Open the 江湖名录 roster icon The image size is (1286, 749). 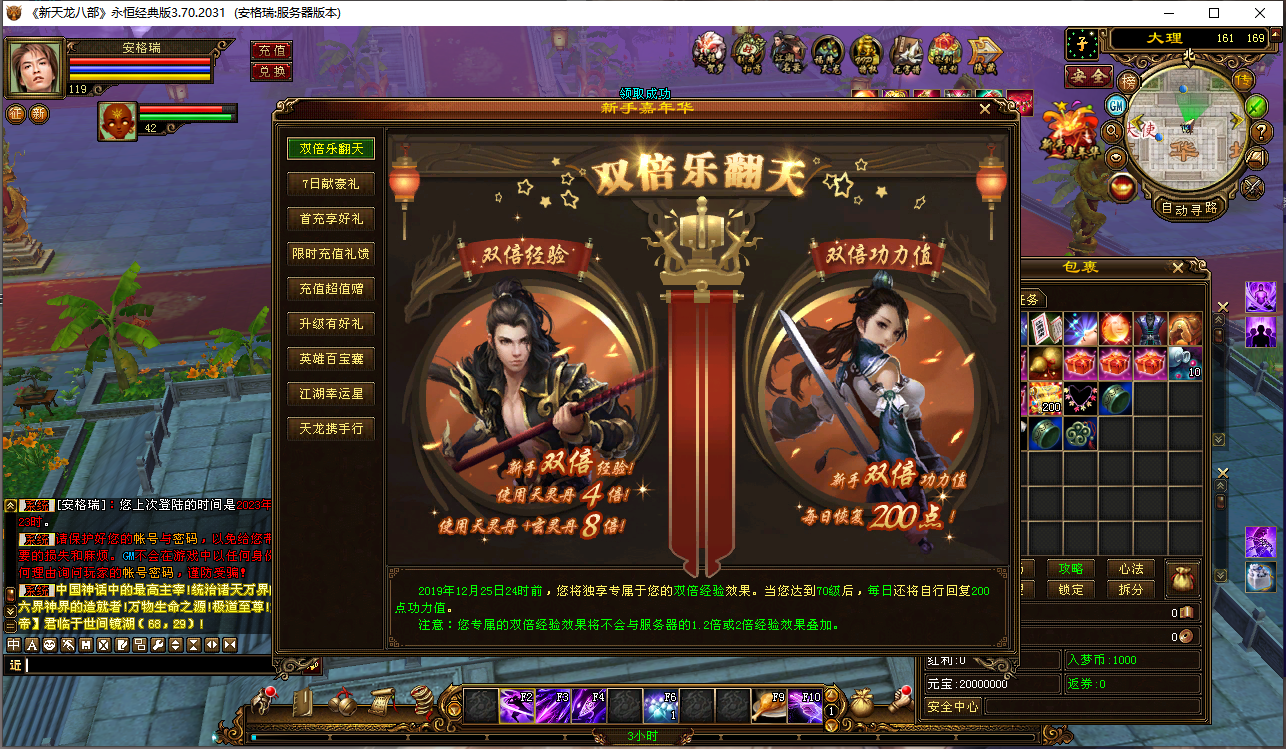coord(786,50)
